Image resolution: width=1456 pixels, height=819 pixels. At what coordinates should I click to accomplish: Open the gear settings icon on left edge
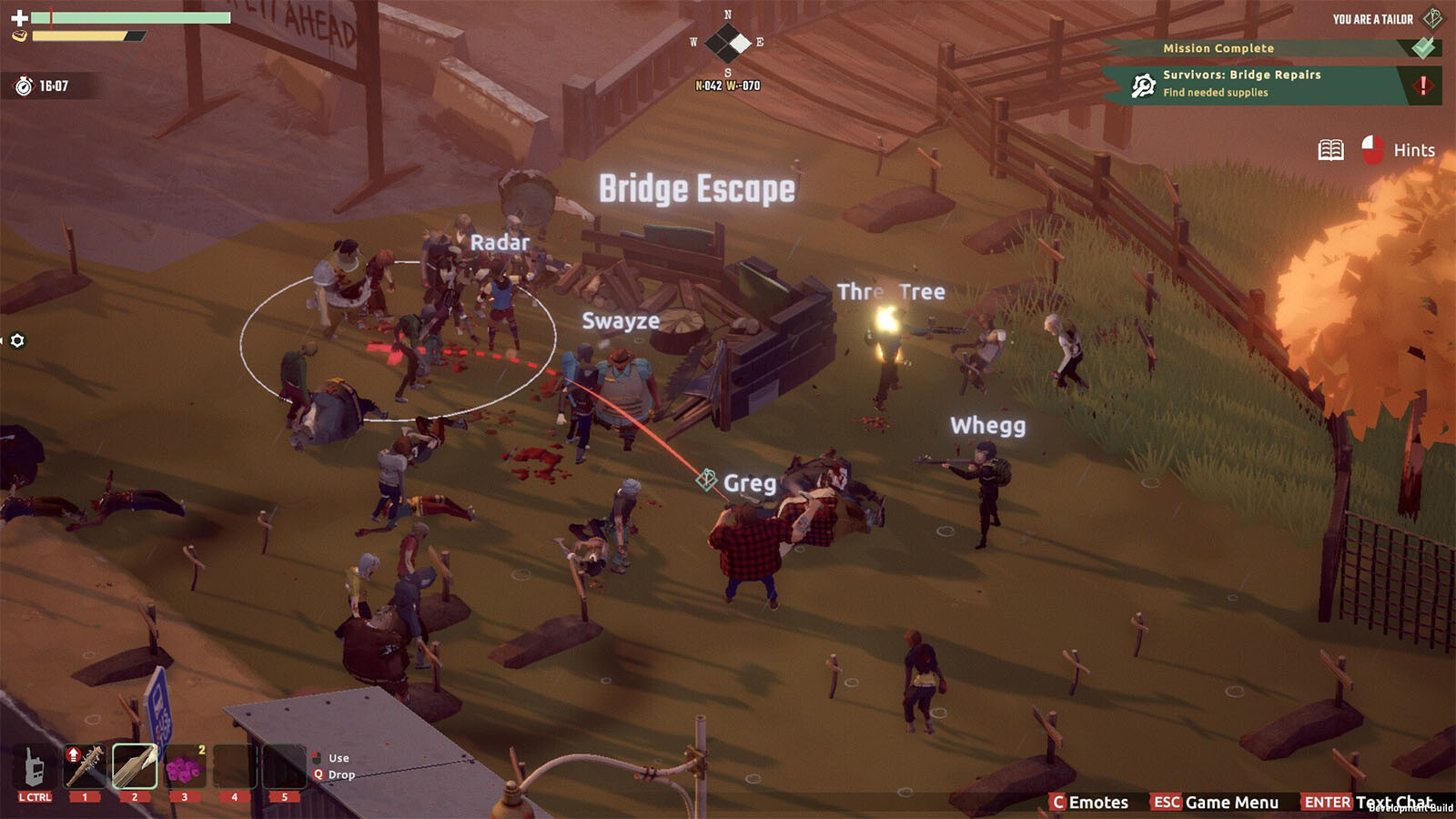(x=17, y=340)
